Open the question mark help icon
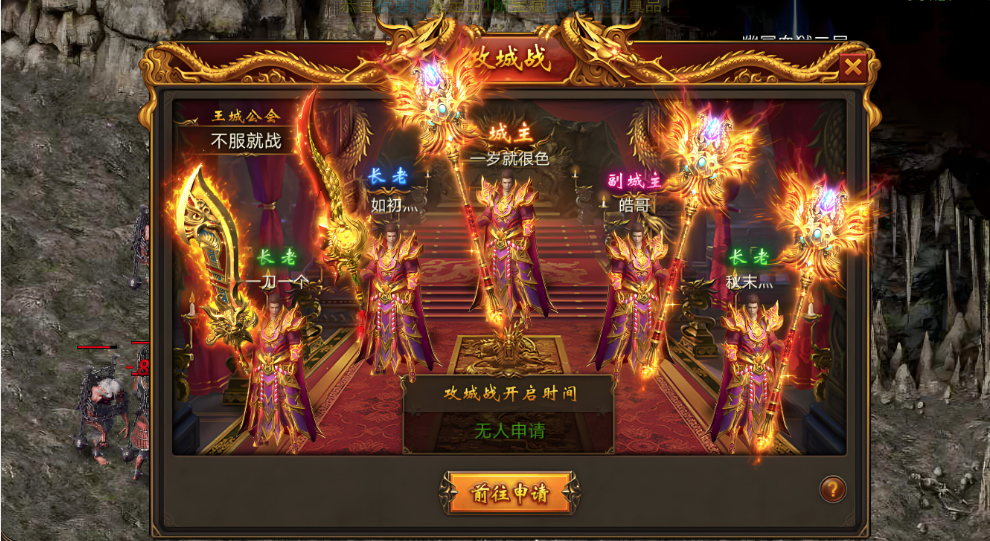990x541 pixels. (832, 489)
